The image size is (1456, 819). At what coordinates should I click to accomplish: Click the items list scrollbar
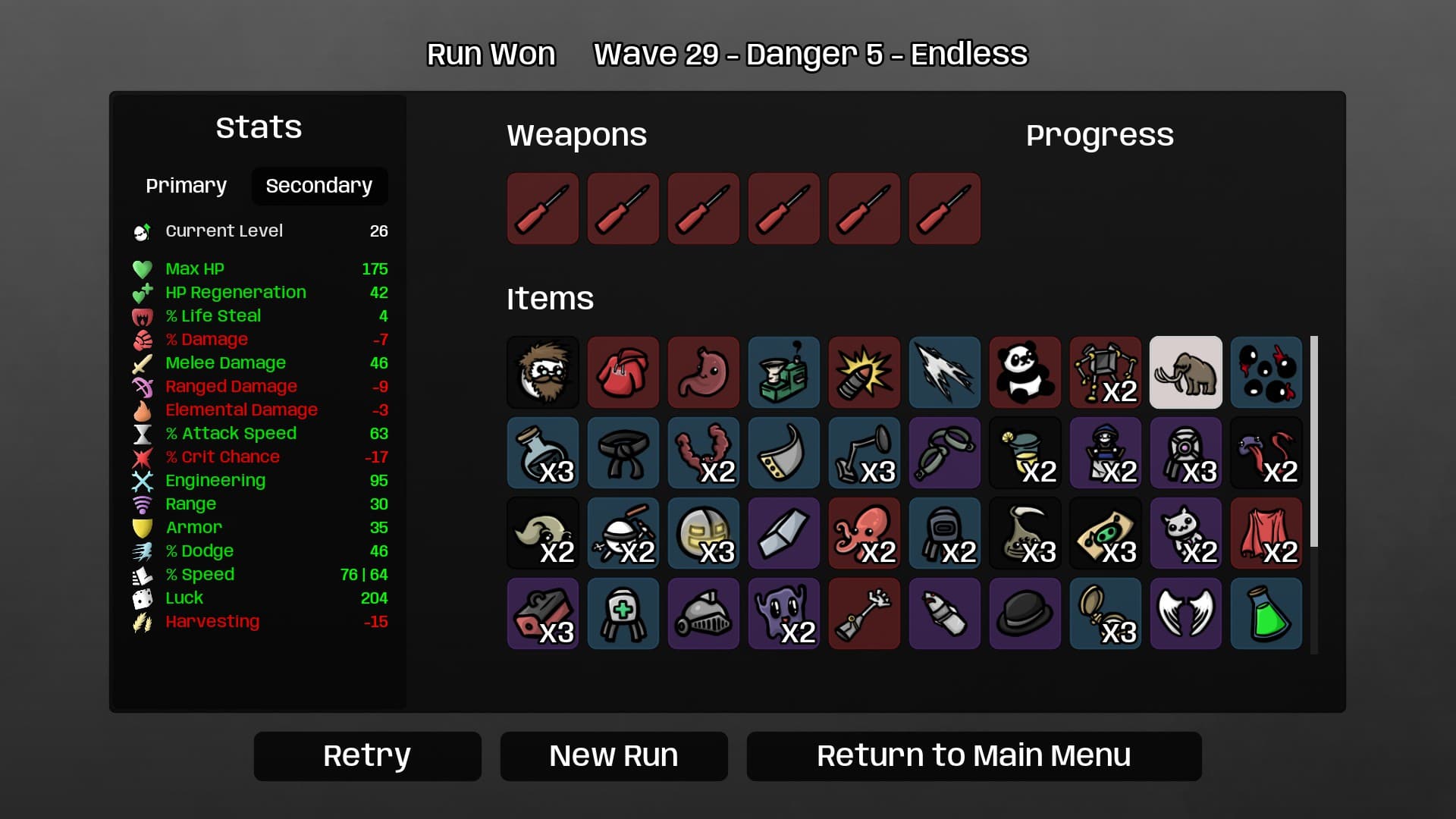point(1314,441)
